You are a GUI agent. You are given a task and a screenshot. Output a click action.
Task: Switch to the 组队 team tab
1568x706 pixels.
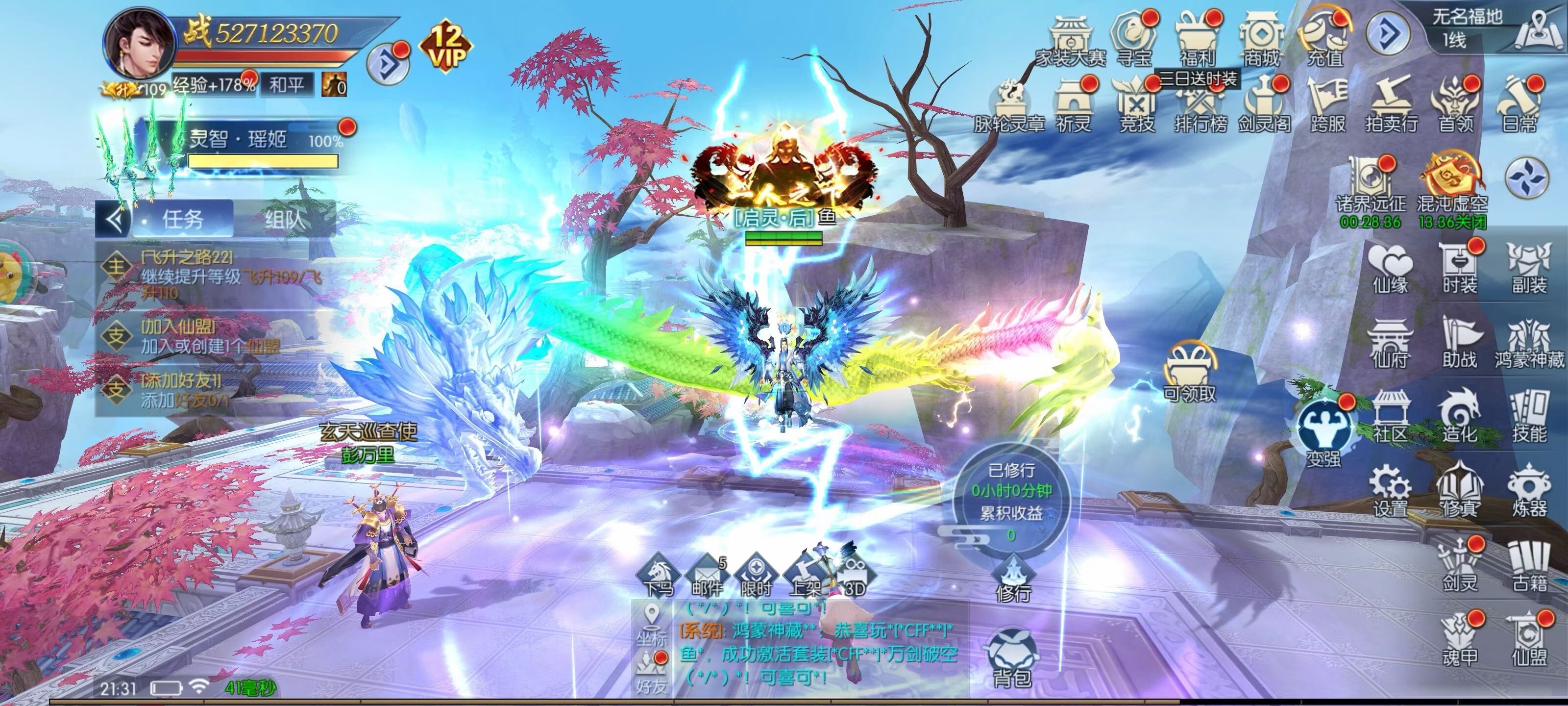pyautogui.click(x=284, y=219)
